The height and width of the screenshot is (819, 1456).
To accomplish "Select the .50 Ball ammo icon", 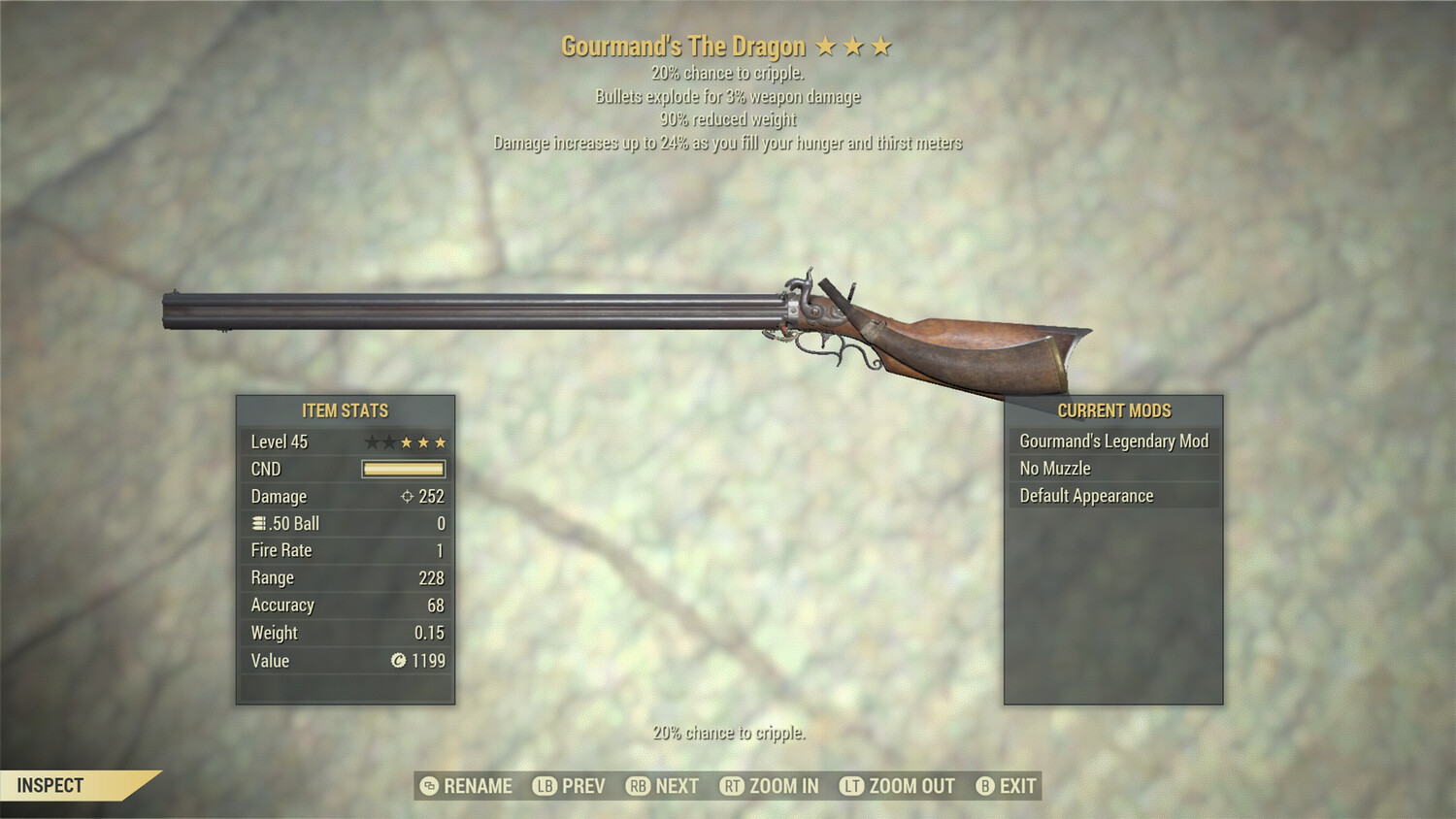I will [x=259, y=523].
